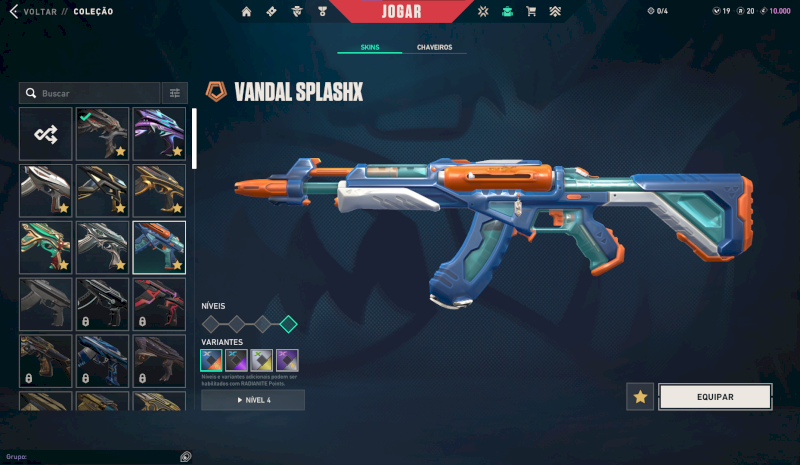Pick the green and gold dragon Vandal skin
Screen dimensions: 800x465
pyautogui.click(x=46, y=247)
